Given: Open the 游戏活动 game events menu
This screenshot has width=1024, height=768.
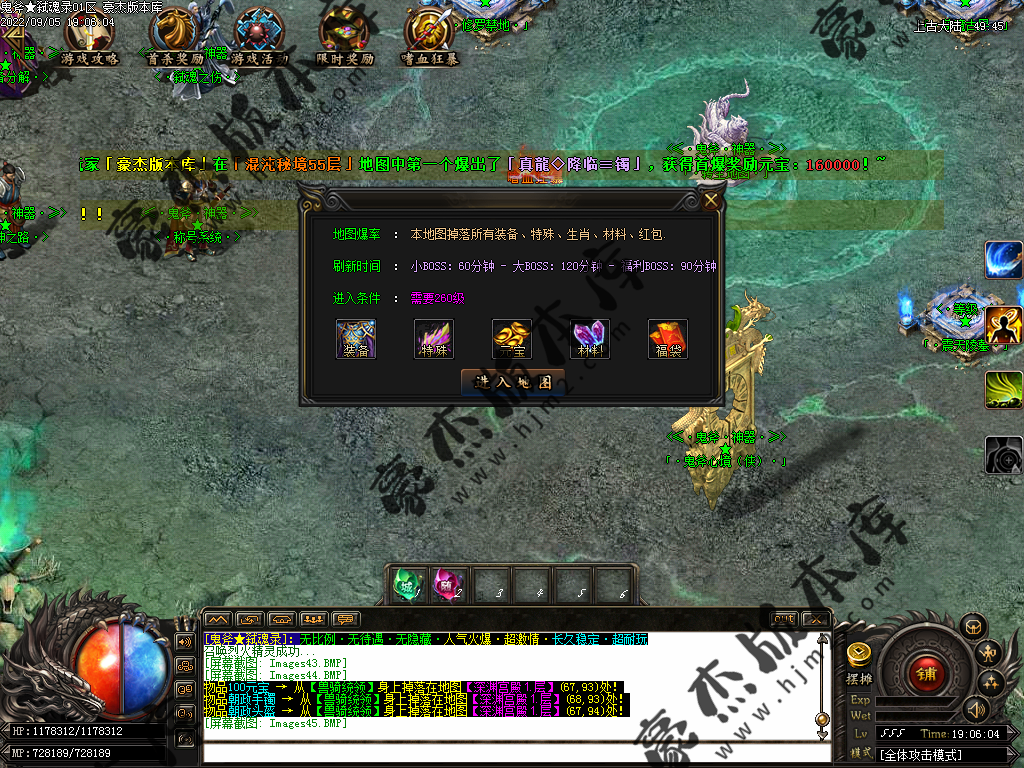Looking at the screenshot, I should (x=259, y=38).
